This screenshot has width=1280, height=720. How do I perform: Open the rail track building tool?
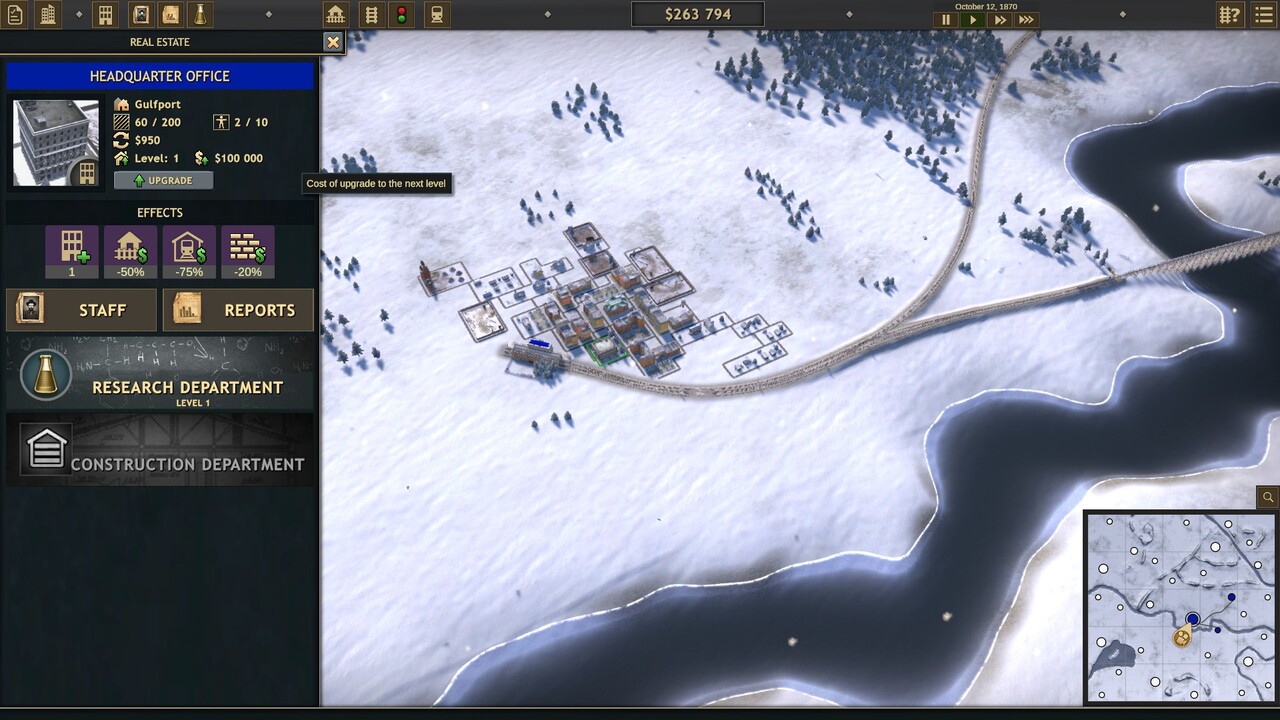tap(371, 15)
